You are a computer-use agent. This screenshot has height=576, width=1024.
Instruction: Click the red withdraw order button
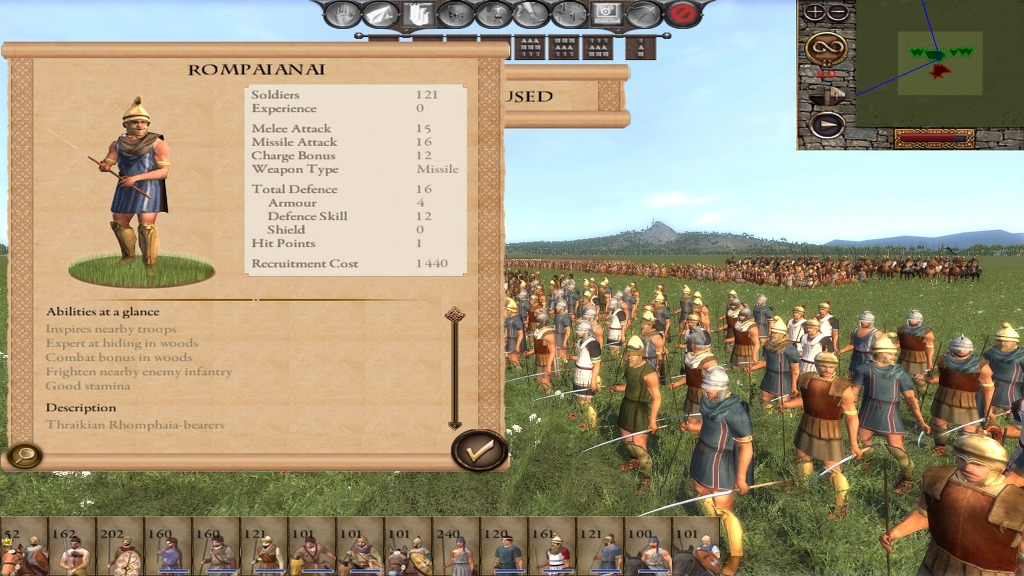point(683,14)
